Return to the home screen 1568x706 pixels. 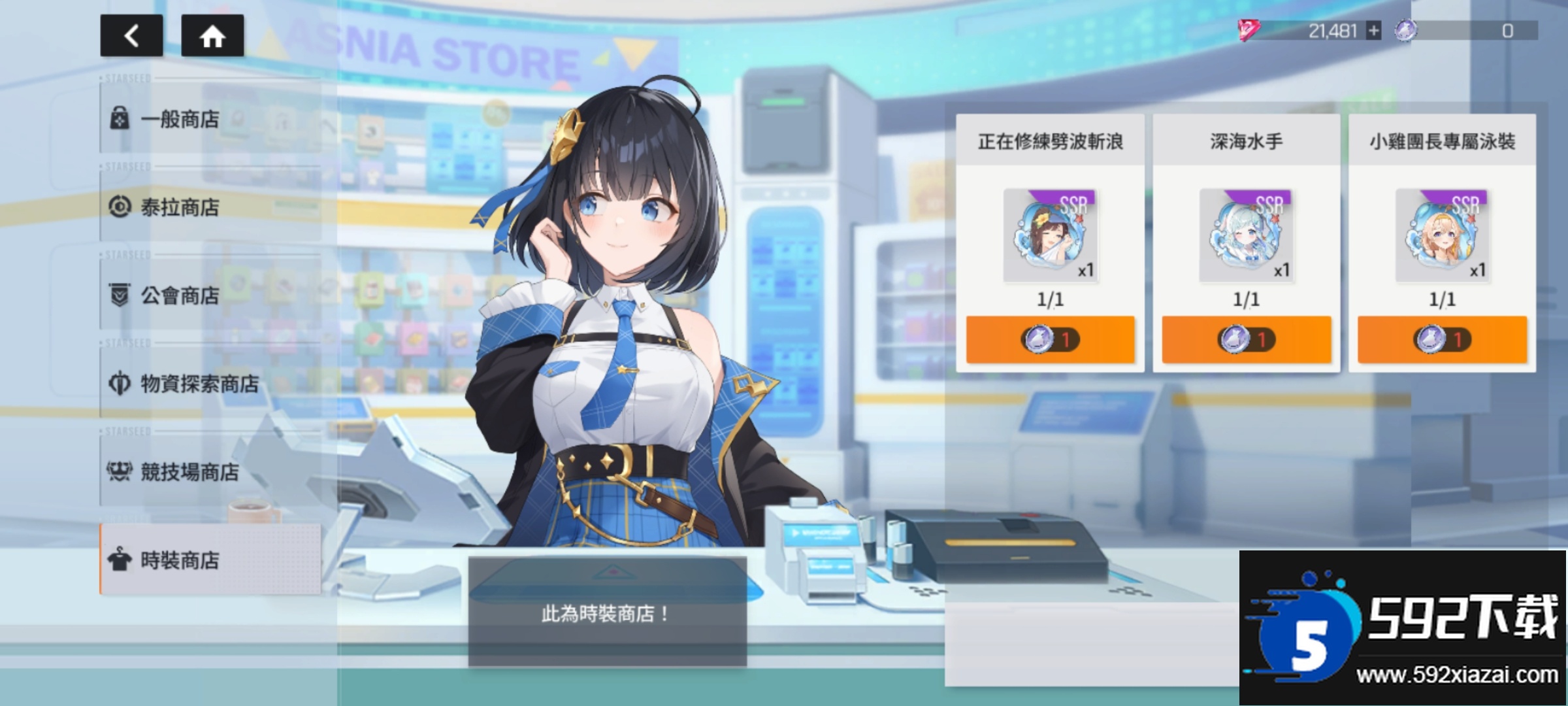coord(212,36)
